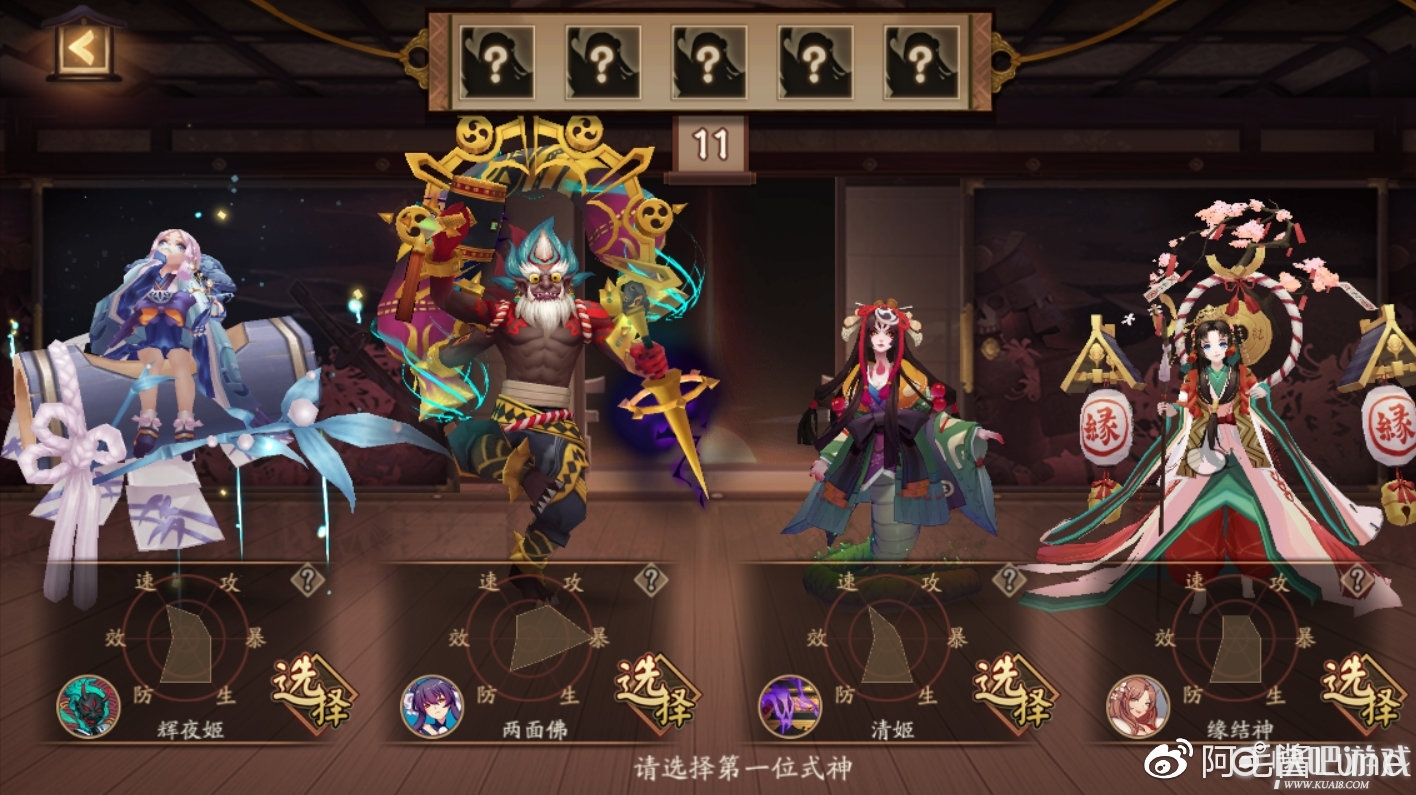Click the purple-haired portrait beside 两面佛
Viewport: 1416px width, 795px height.
pyautogui.click(x=432, y=706)
